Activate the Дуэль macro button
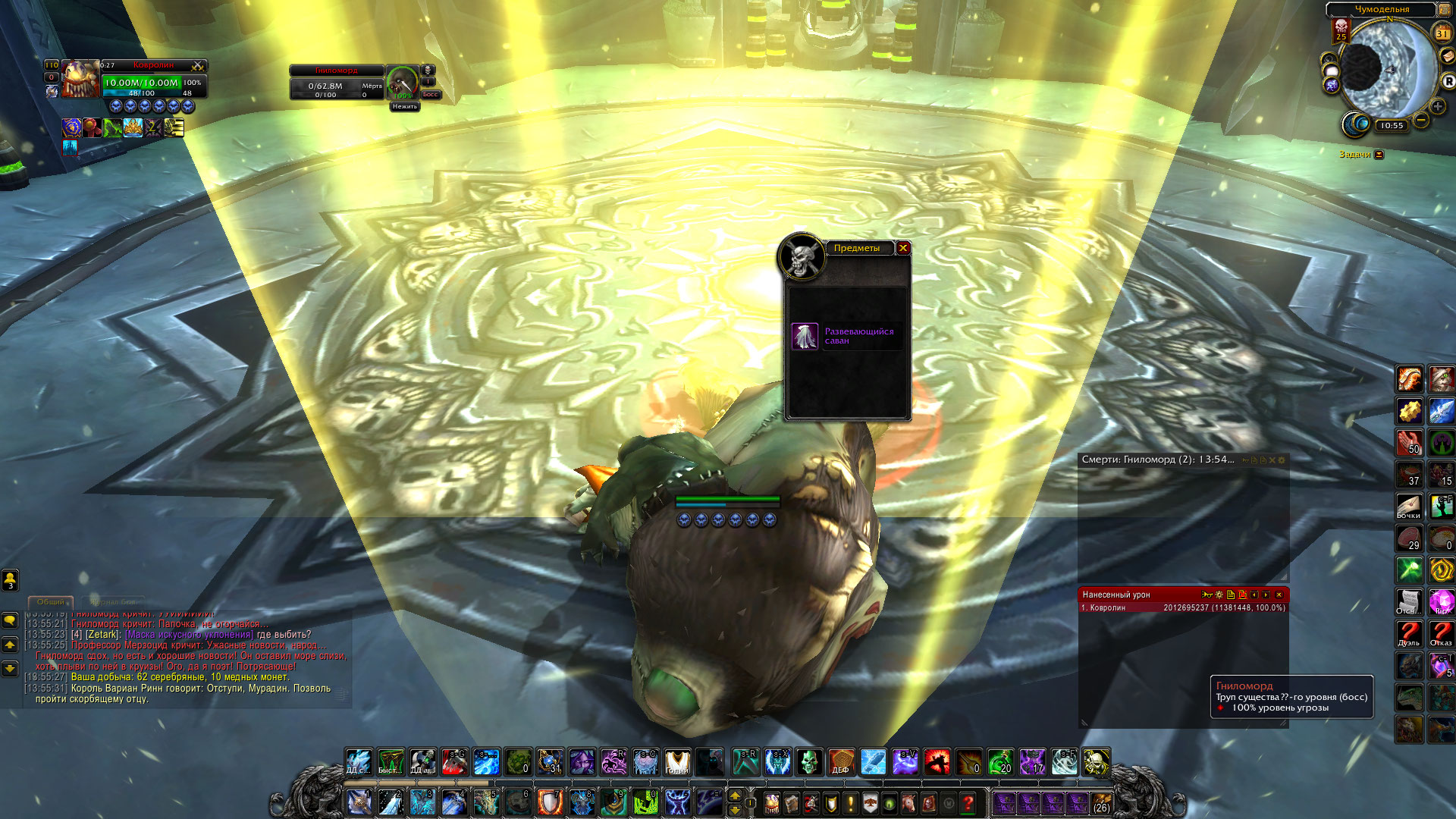 point(1409,633)
